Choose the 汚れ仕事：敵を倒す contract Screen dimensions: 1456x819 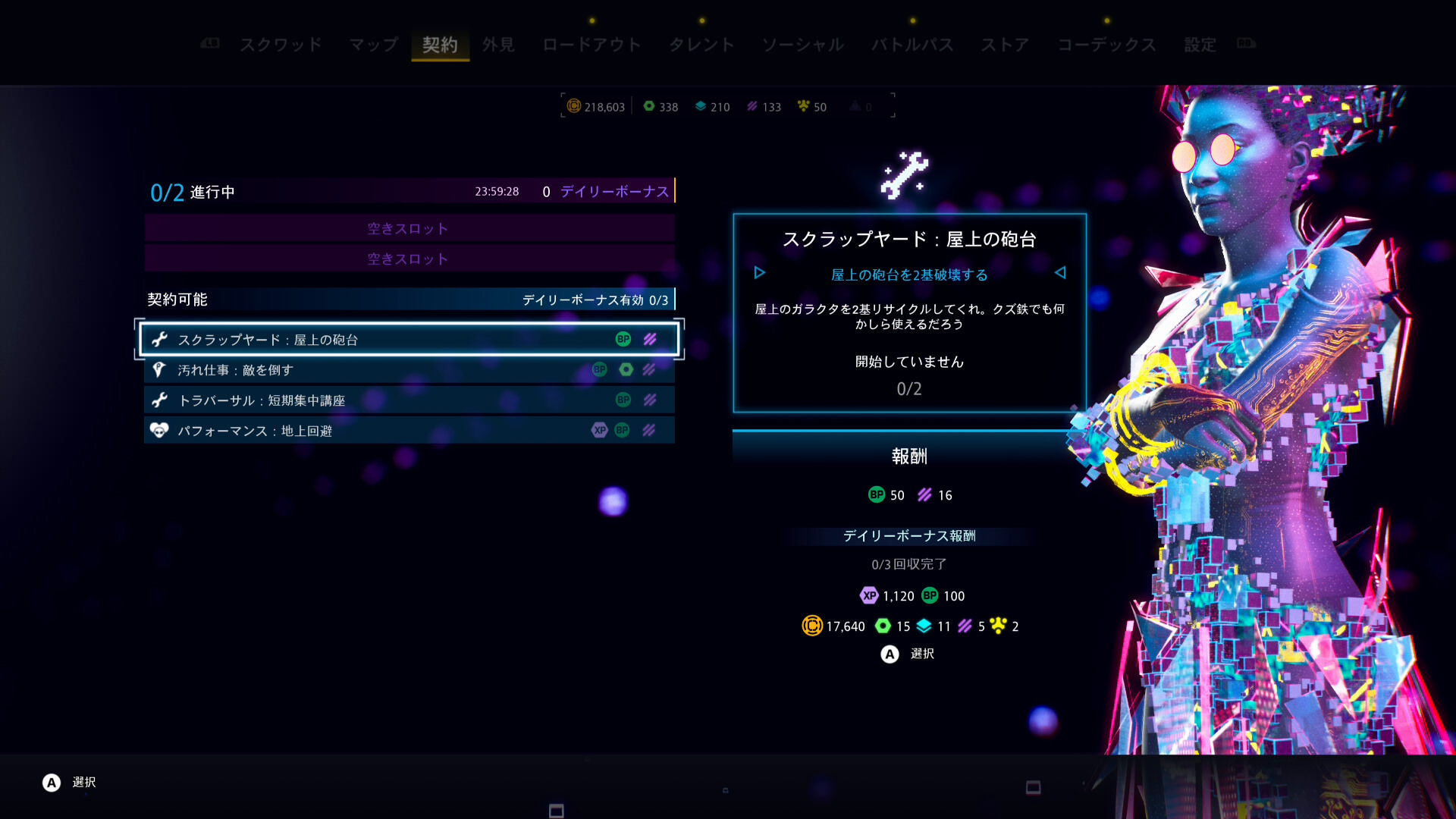(409, 370)
